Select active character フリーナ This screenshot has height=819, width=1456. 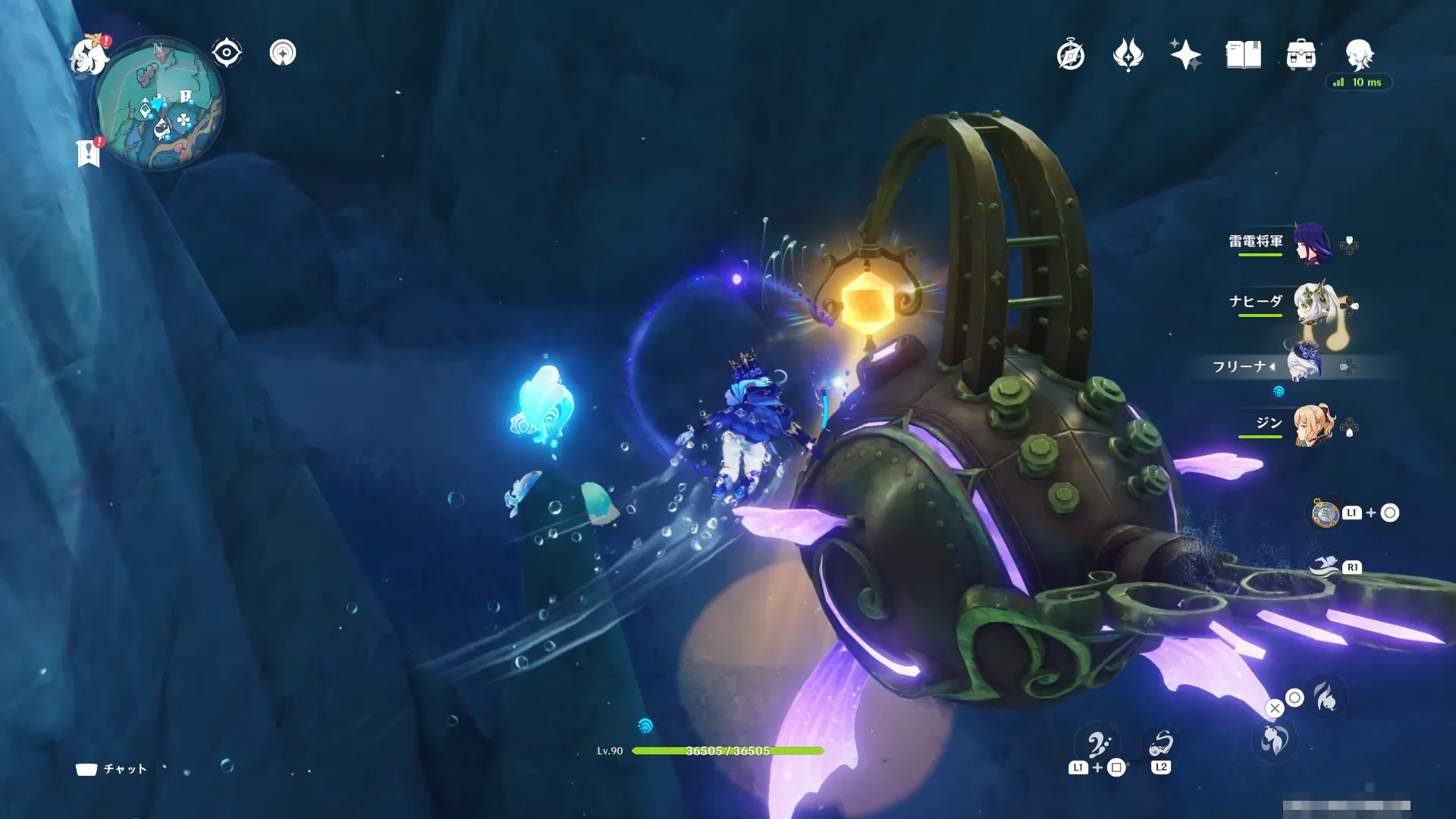(1303, 365)
